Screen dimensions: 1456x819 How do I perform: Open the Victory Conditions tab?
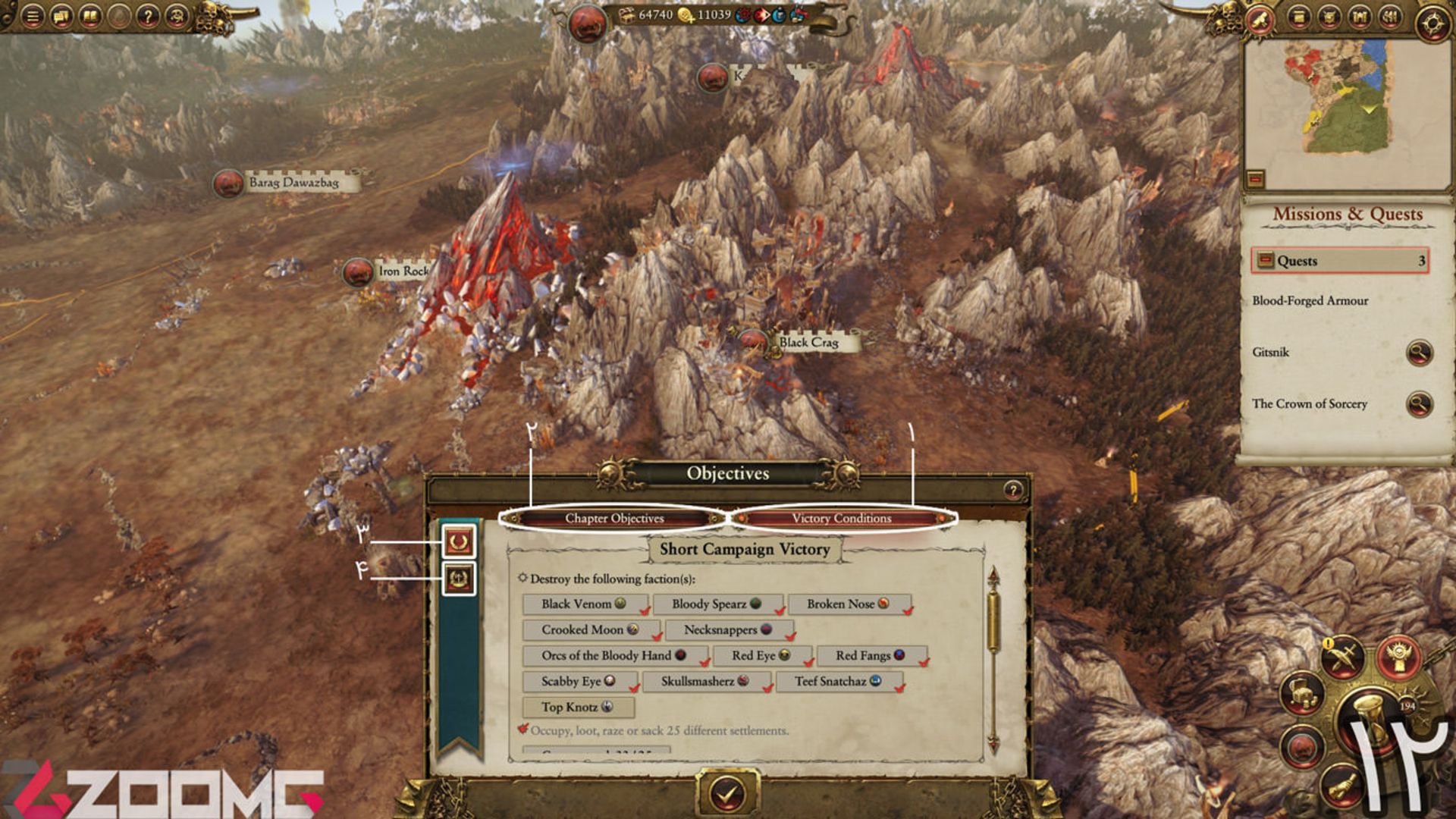841,518
